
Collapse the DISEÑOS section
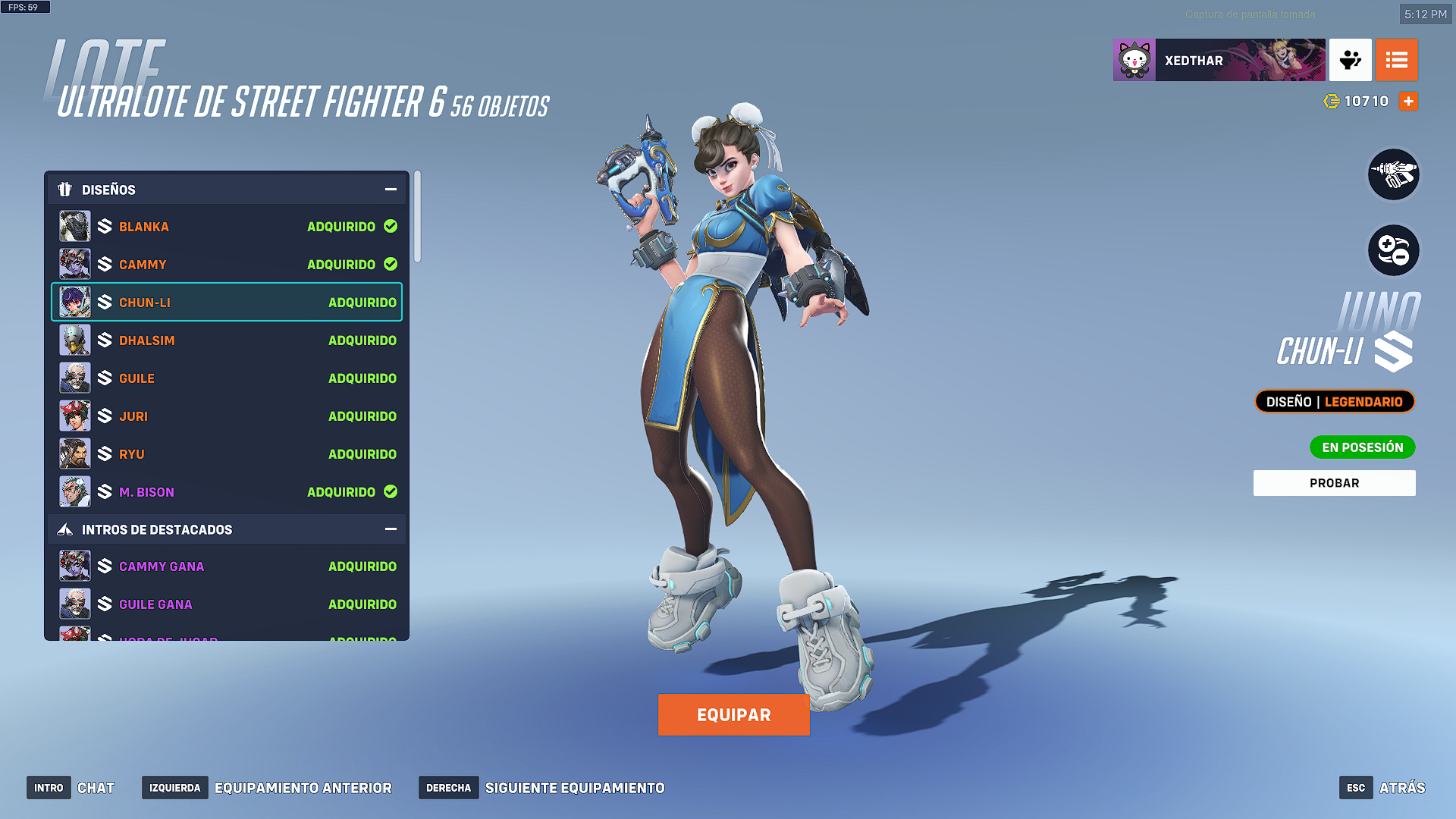pos(391,190)
